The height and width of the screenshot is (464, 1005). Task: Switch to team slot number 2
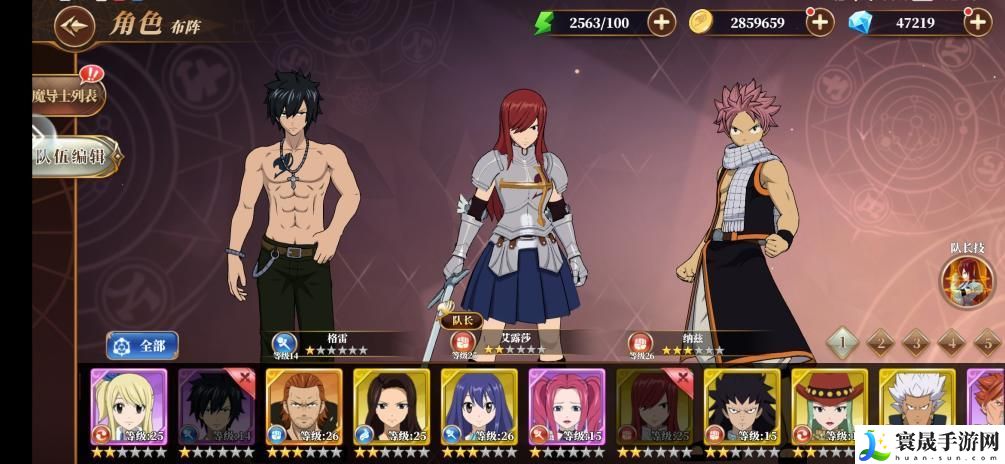coord(879,343)
